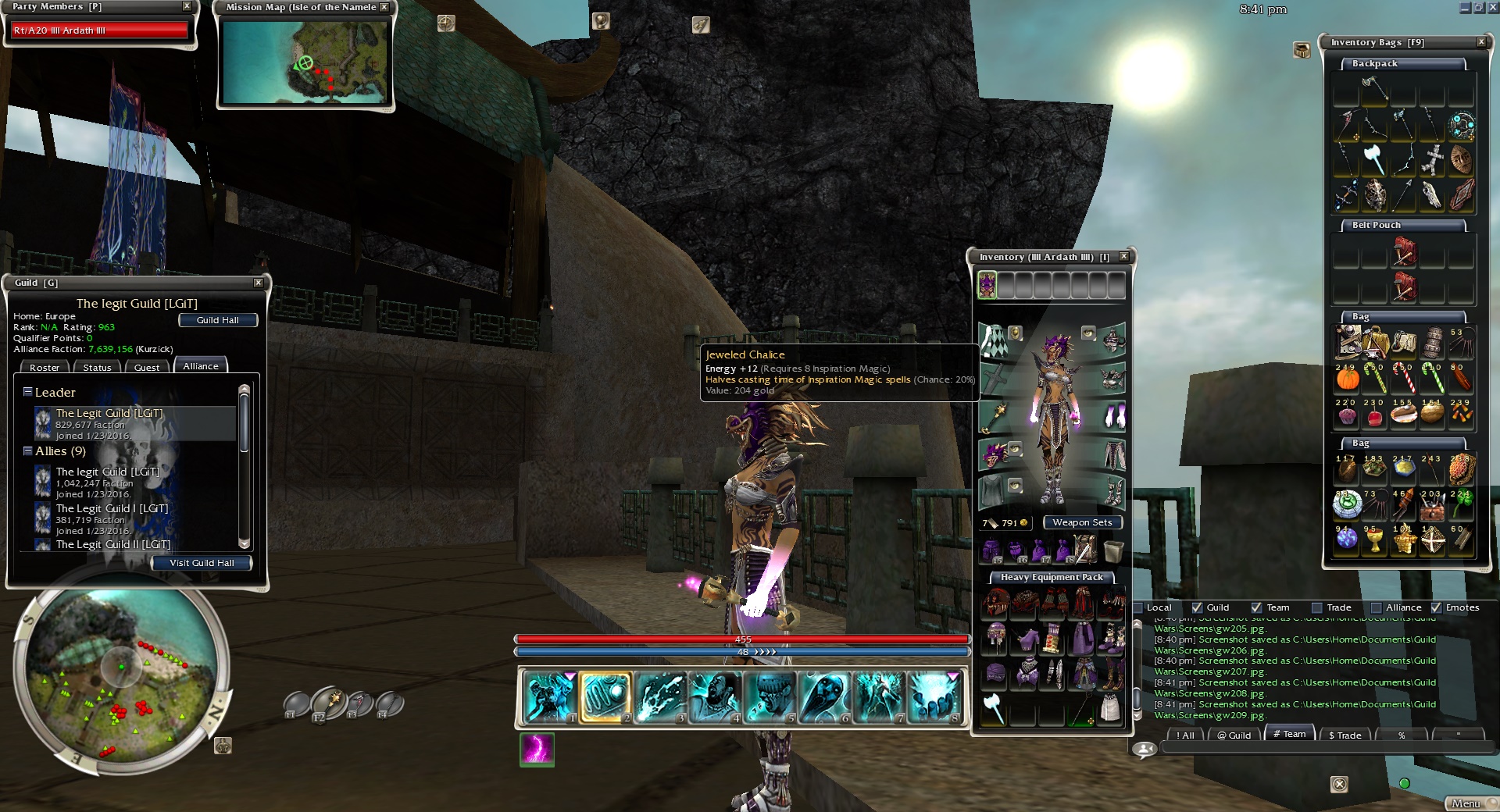Image resolution: width=1500 pixels, height=812 pixels.
Task: Open the Status tab in Guild
Action: coord(97,367)
